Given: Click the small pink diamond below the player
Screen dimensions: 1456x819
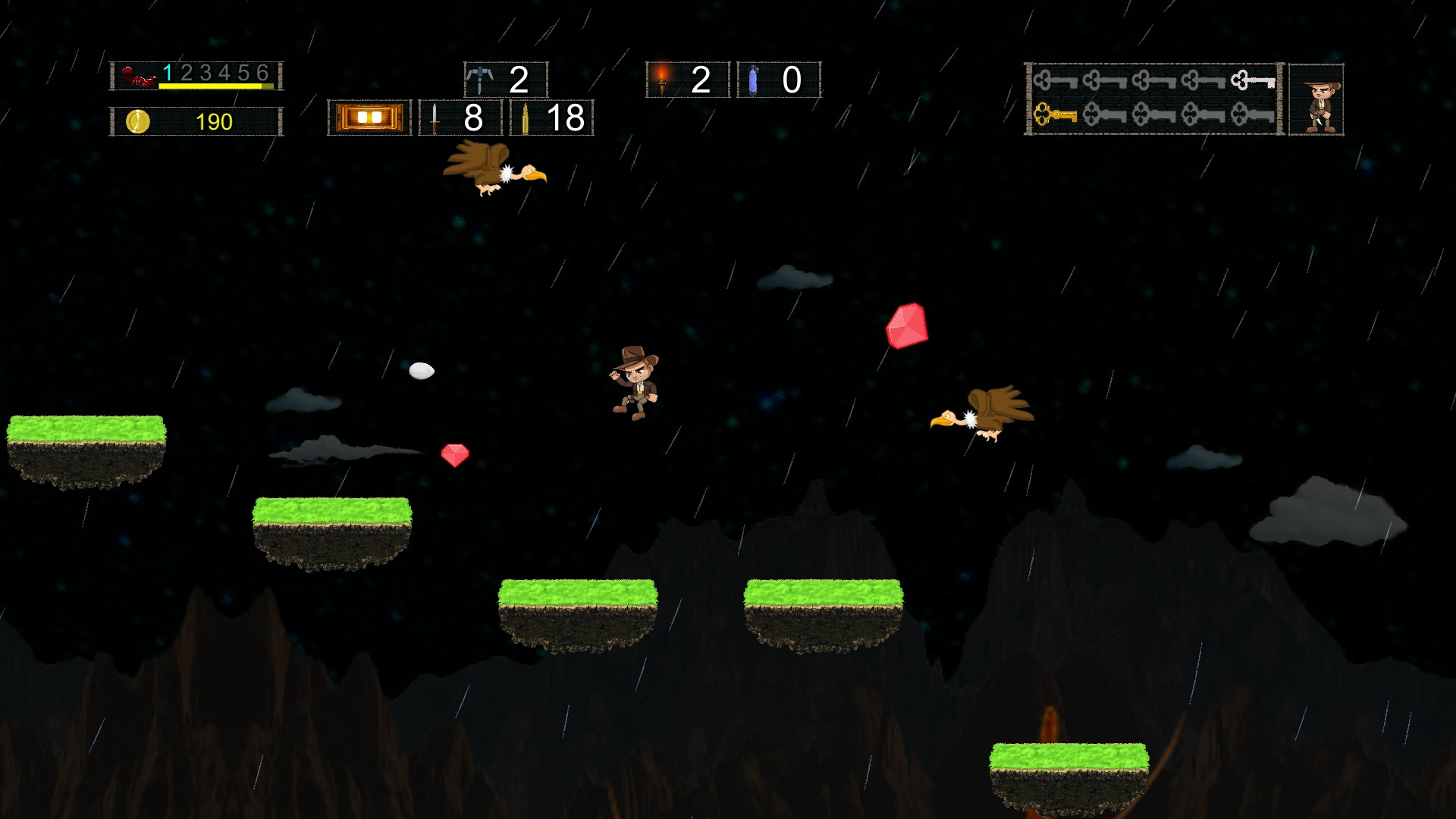Looking at the screenshot, I should tap(456, 455).
